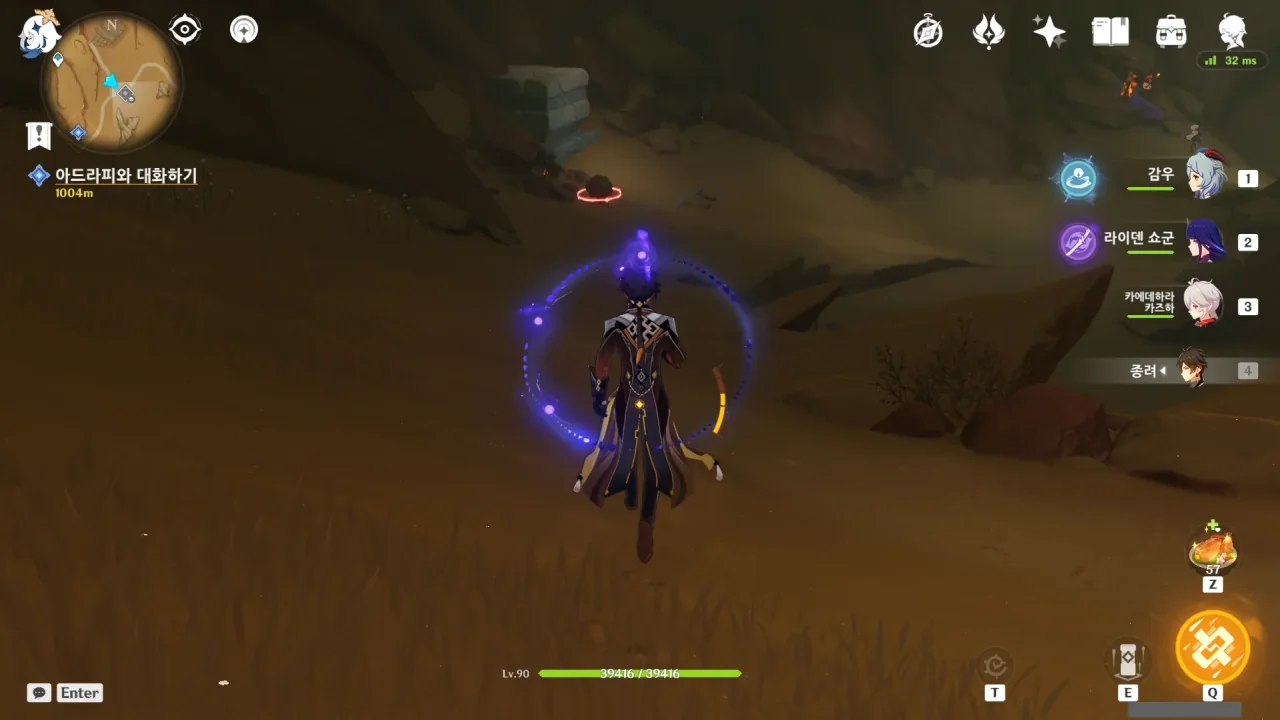Open the Adventurer Handbook book icon

pyautogui.click(x=1110, y=32)
